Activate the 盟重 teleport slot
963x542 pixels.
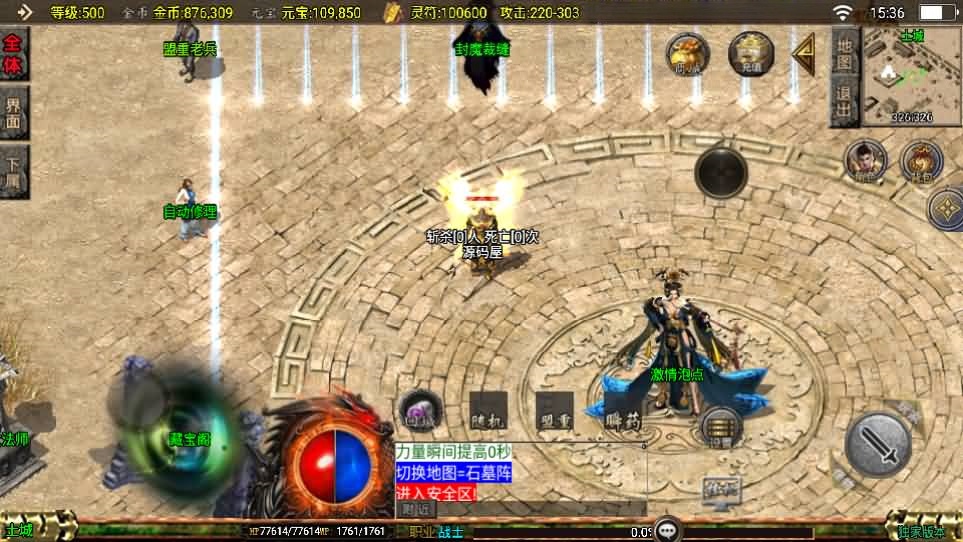tap(554, 411)
